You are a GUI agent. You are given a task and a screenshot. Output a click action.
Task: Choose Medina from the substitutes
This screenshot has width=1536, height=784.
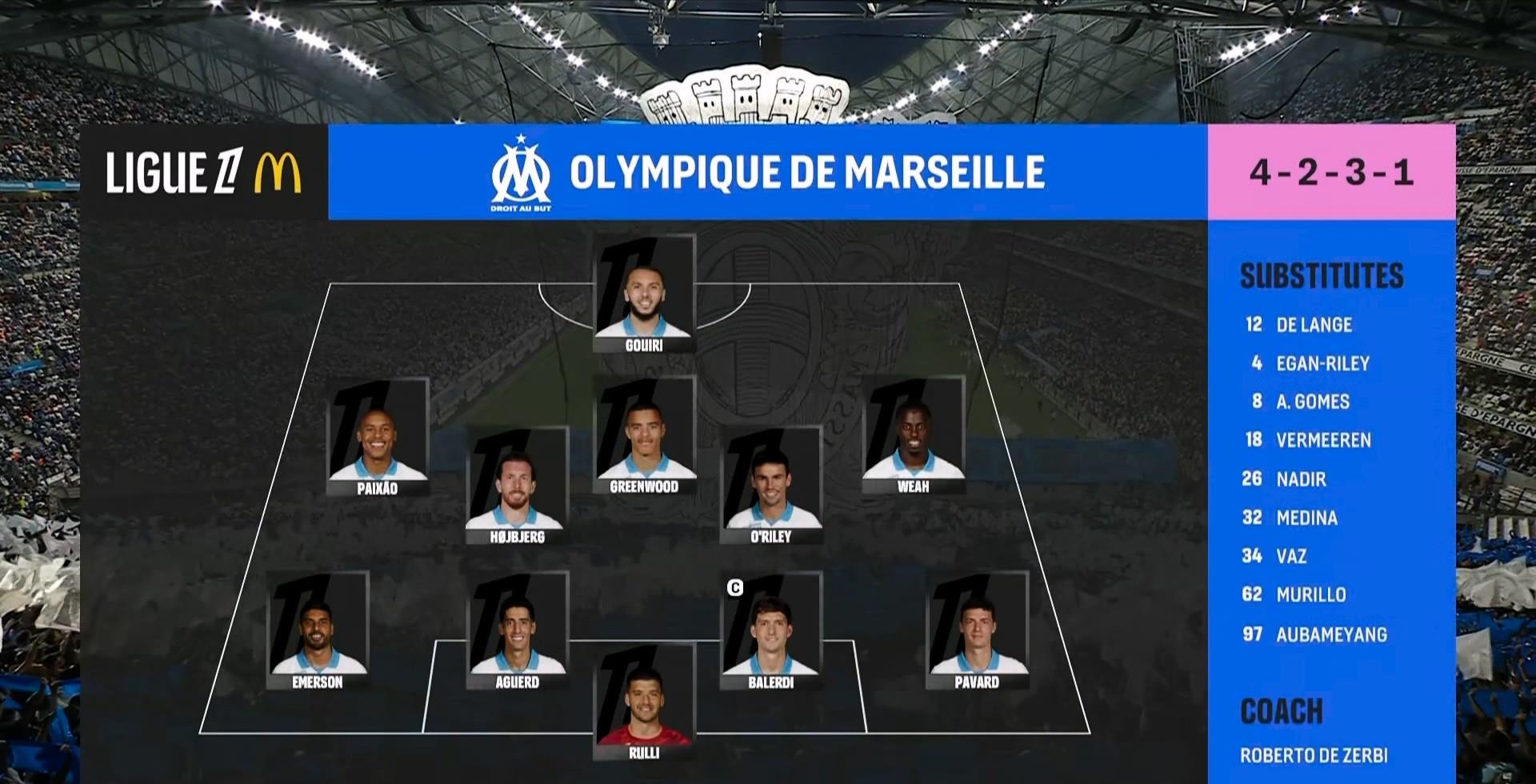[x=1306, y=518]
